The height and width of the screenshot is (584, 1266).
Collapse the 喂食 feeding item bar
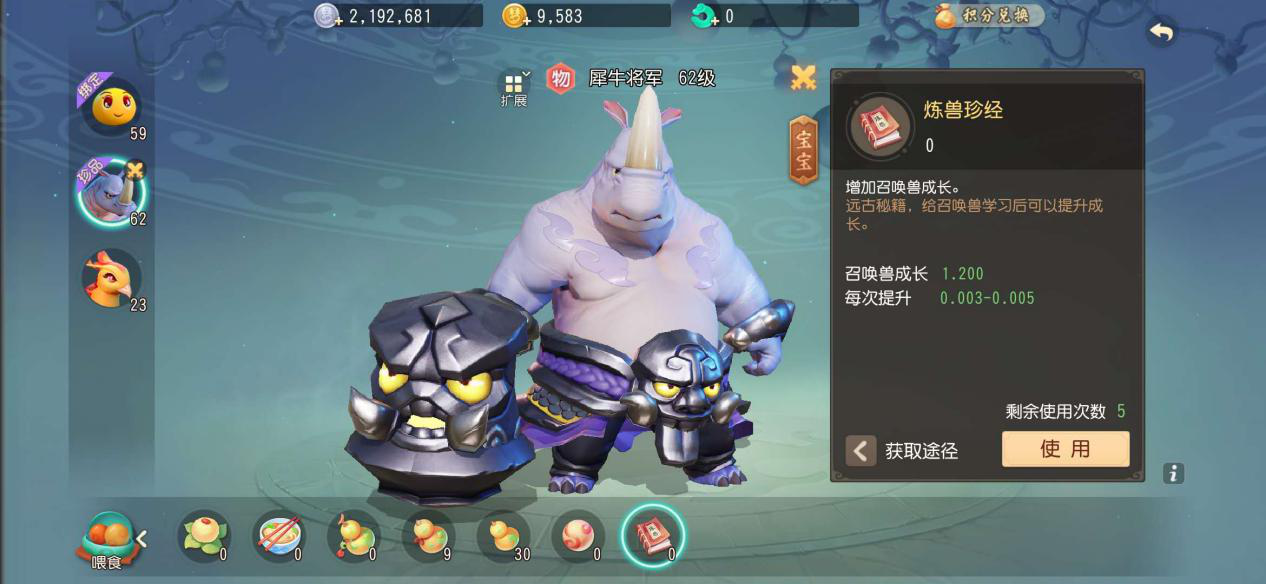point(142,540)
